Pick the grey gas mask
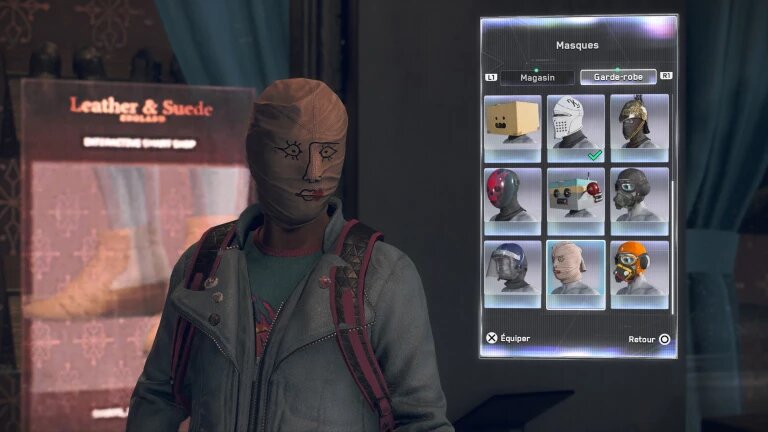This screenshot has height=432, width=768. tap(639, 201)
